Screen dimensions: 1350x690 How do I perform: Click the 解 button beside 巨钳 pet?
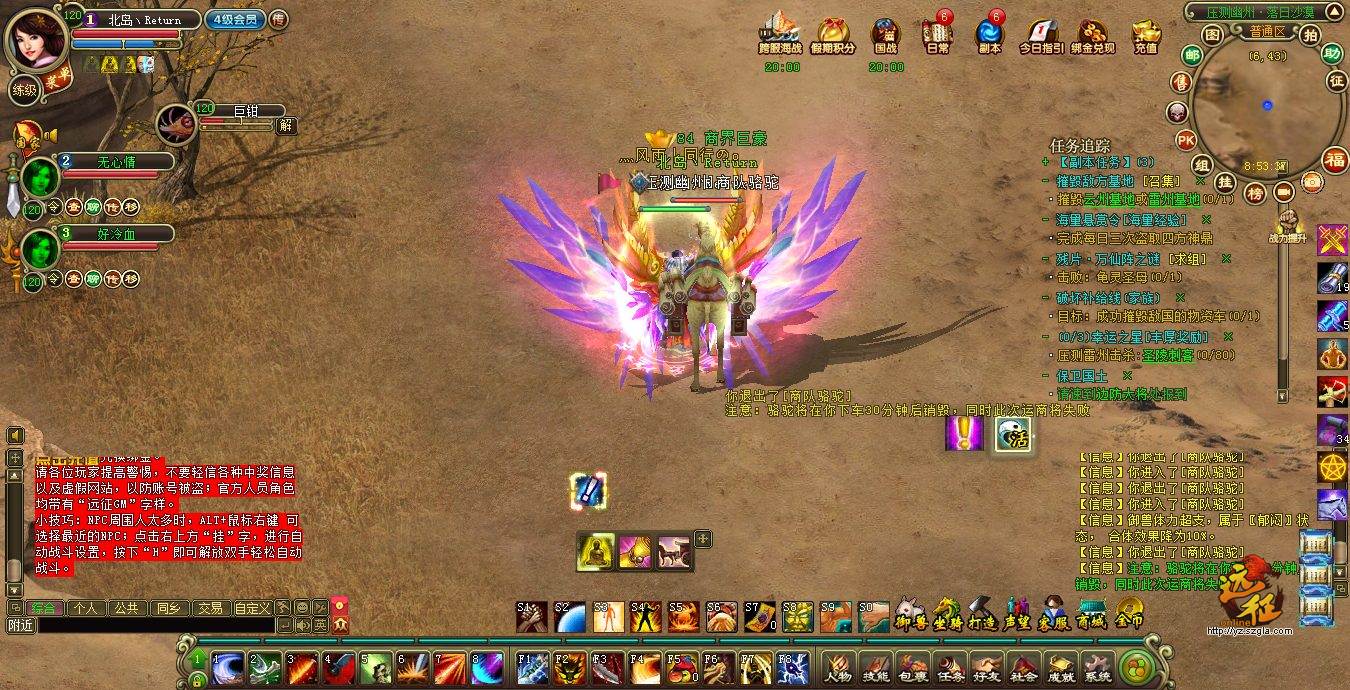286,126
